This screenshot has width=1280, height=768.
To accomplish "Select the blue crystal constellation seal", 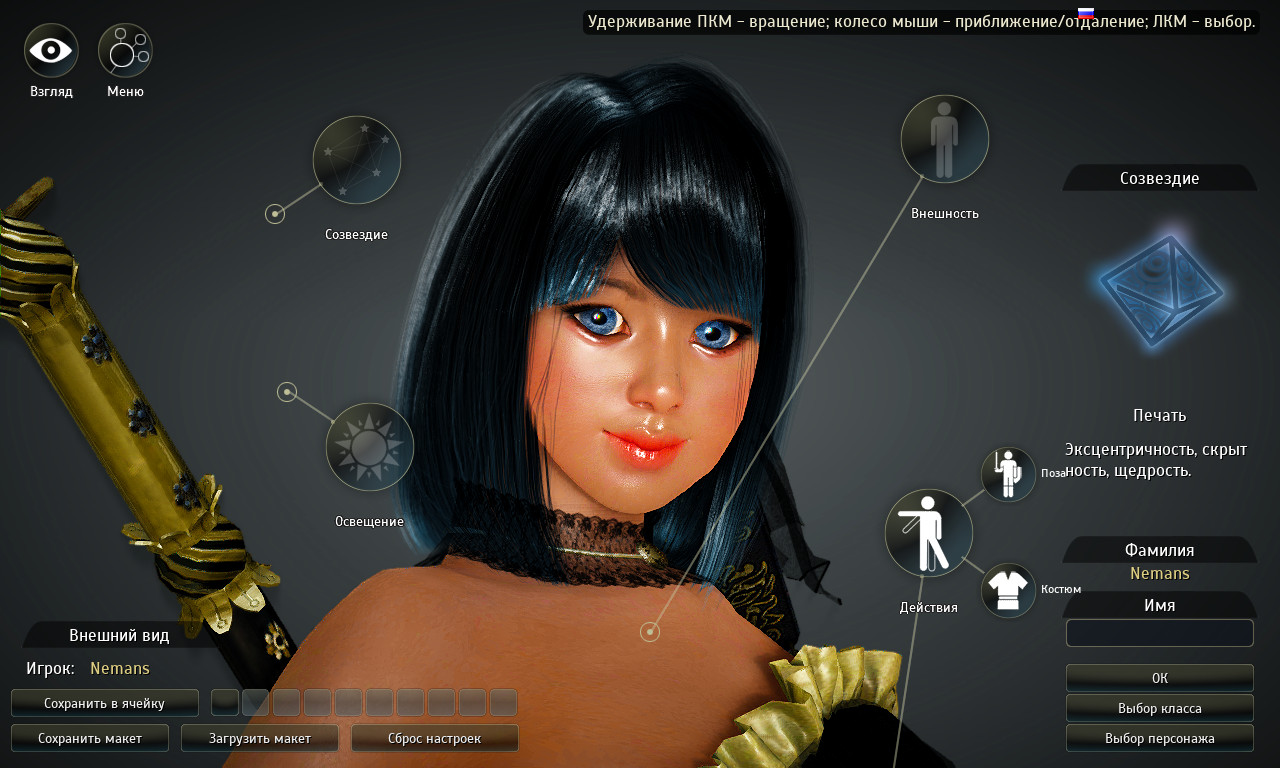I will tap(1161, 292).
